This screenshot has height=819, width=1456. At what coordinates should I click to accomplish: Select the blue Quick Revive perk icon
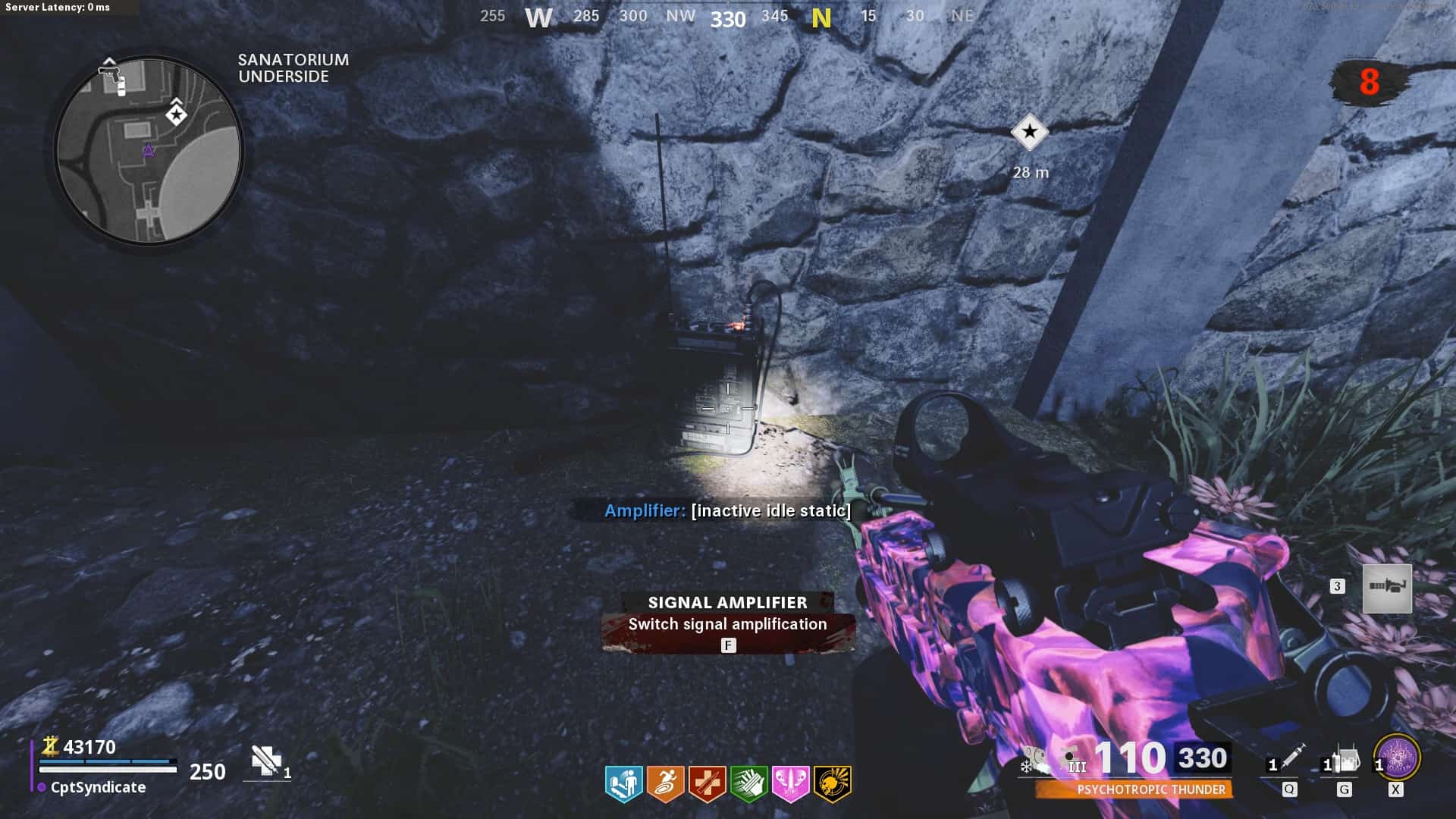coord(623,783)
